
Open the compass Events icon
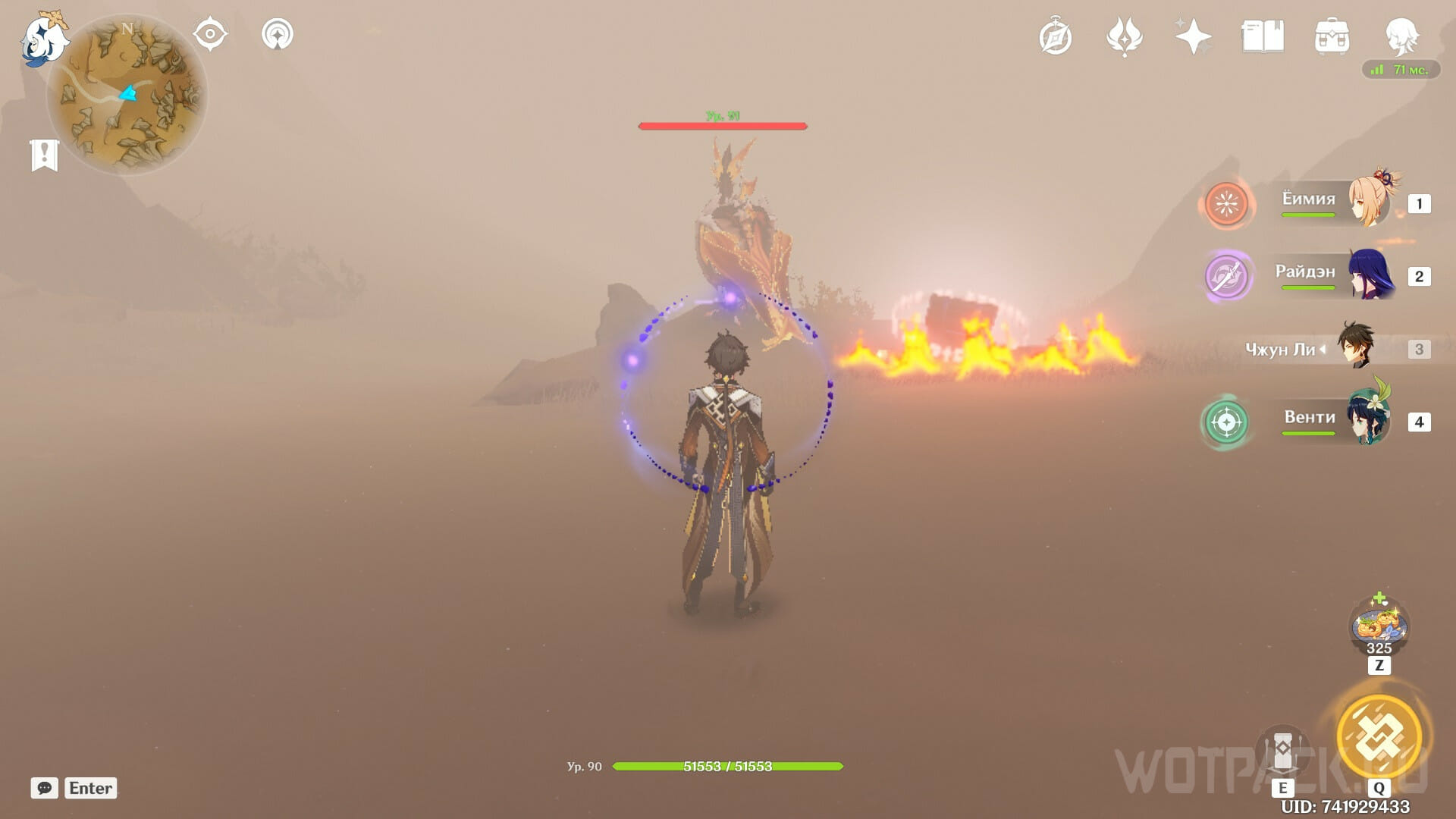click(1056, 37)
